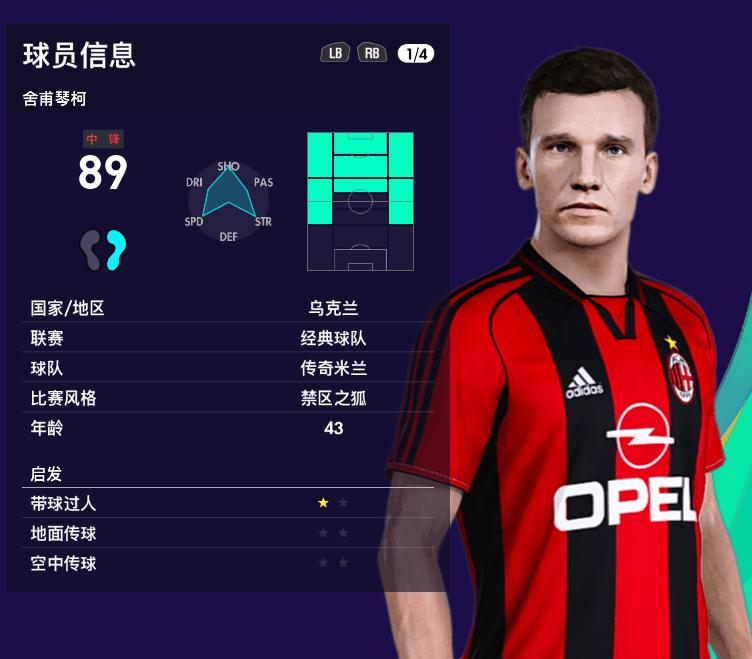Click the ability radar chart

click(229, 200)
